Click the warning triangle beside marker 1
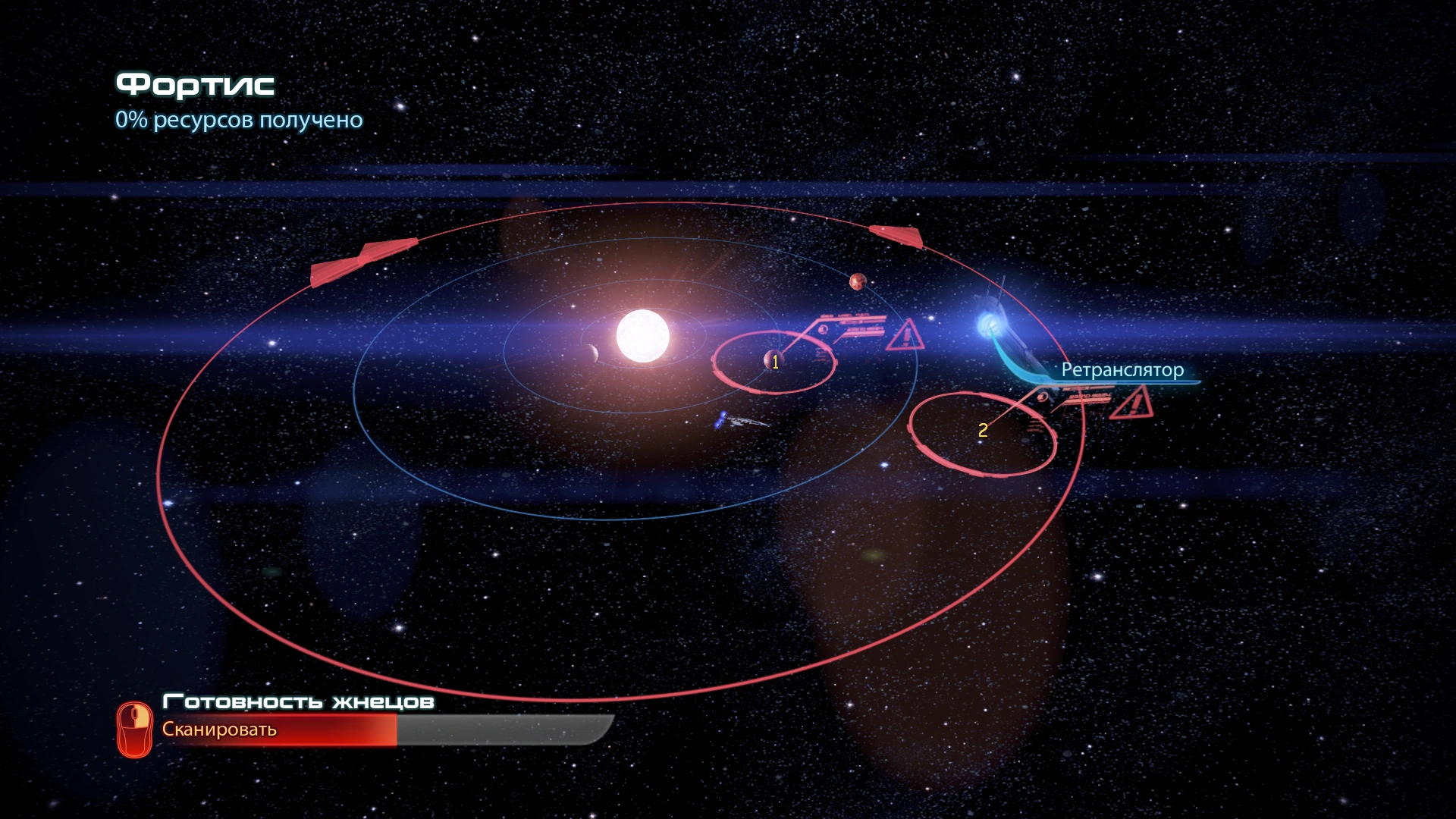The height and width of the screenshot is (819, 1456). coord(905,335)
